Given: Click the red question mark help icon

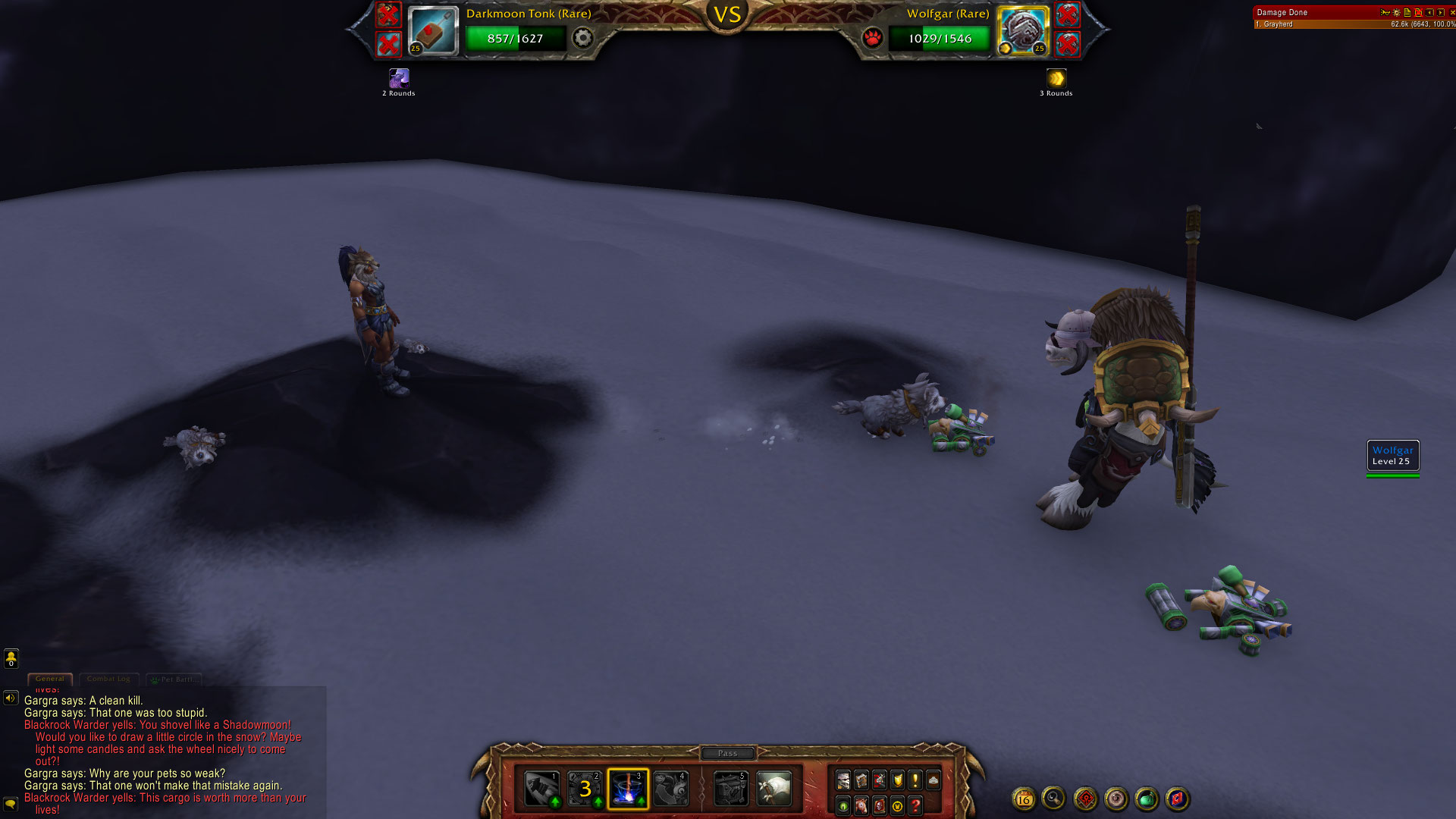Looking at the screenshot, I should tap(915, 805).
